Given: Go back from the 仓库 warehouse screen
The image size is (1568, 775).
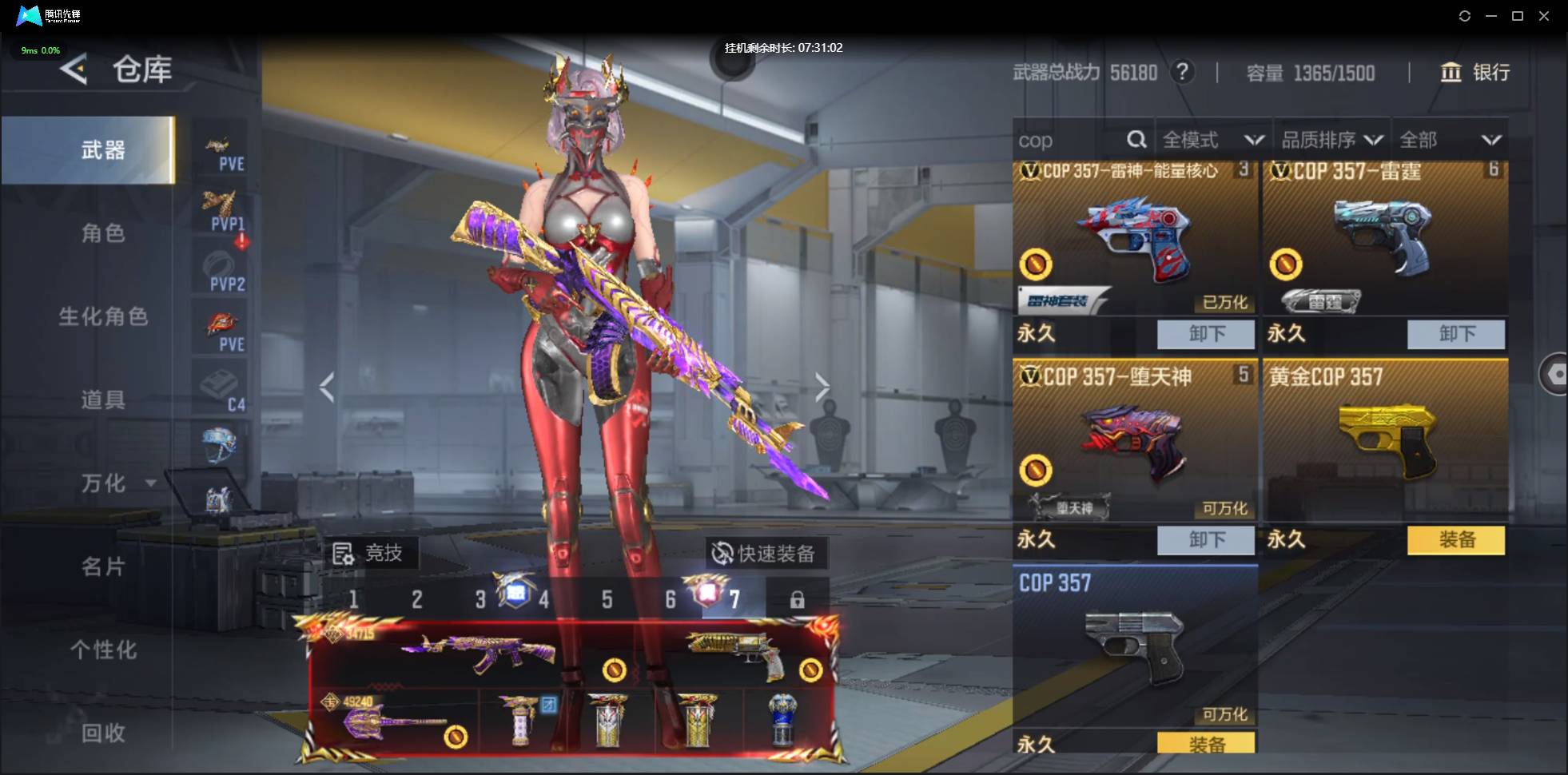Looking at the screenshot, I should click(74, 70).
